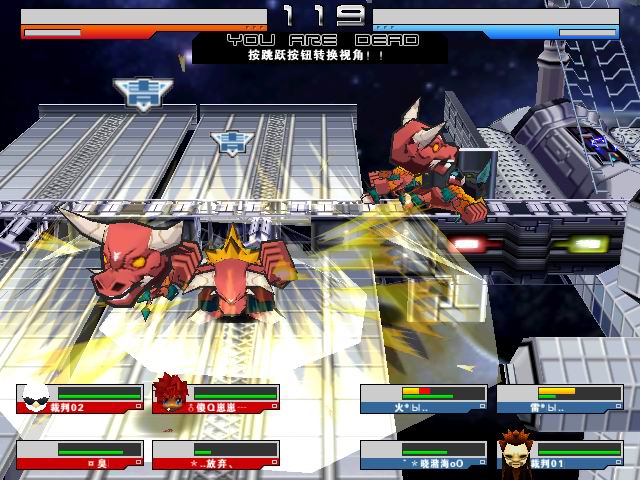The width and height of the screenshot is (640, 480).
Task: Choose the red team player panel named 臭
Action: (x=80, y=455)
